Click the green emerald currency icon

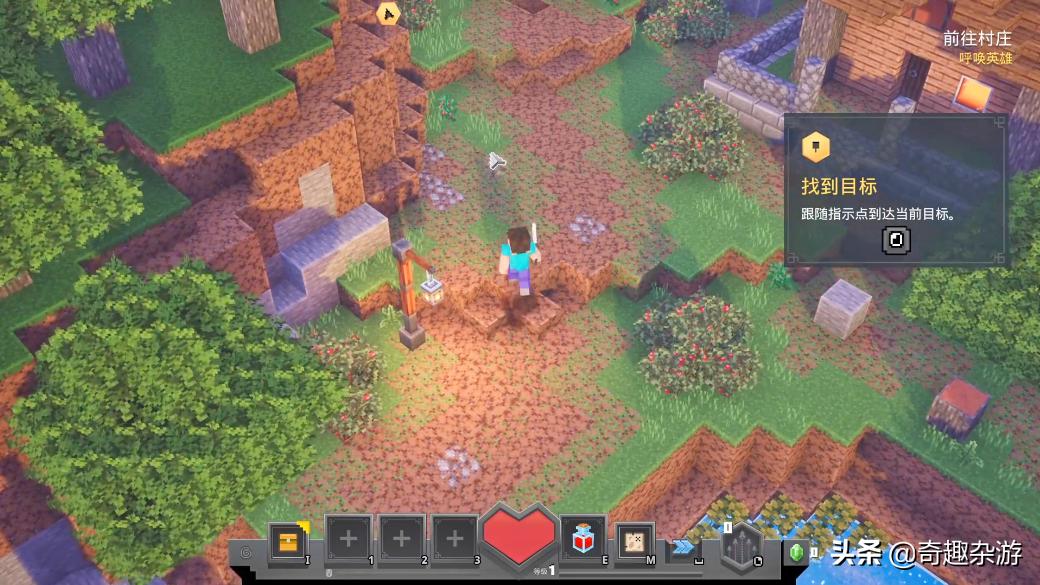pyautogui.click(x=798, y=551)
